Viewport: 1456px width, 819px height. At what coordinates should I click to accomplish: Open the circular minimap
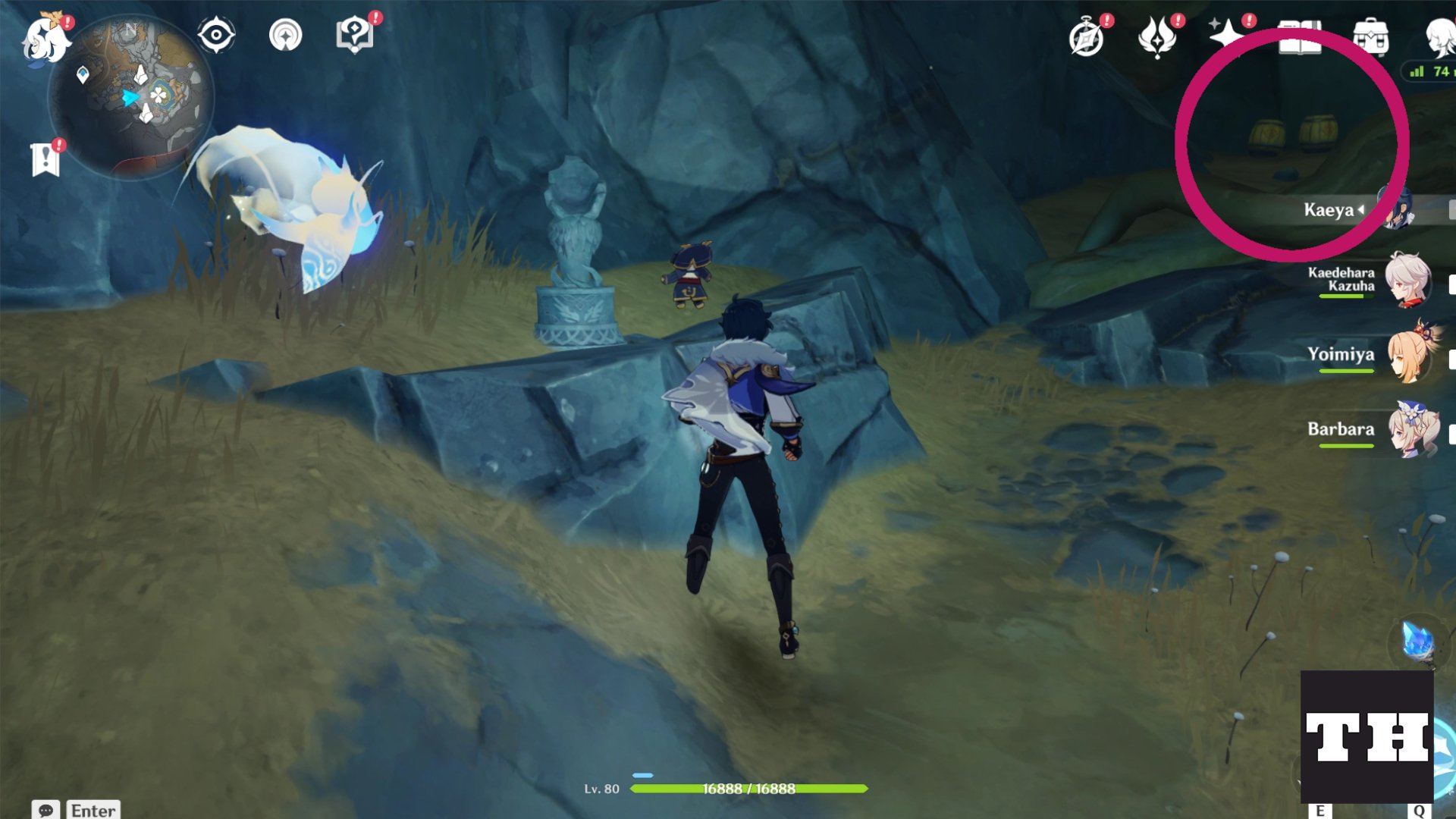point(131,97)
